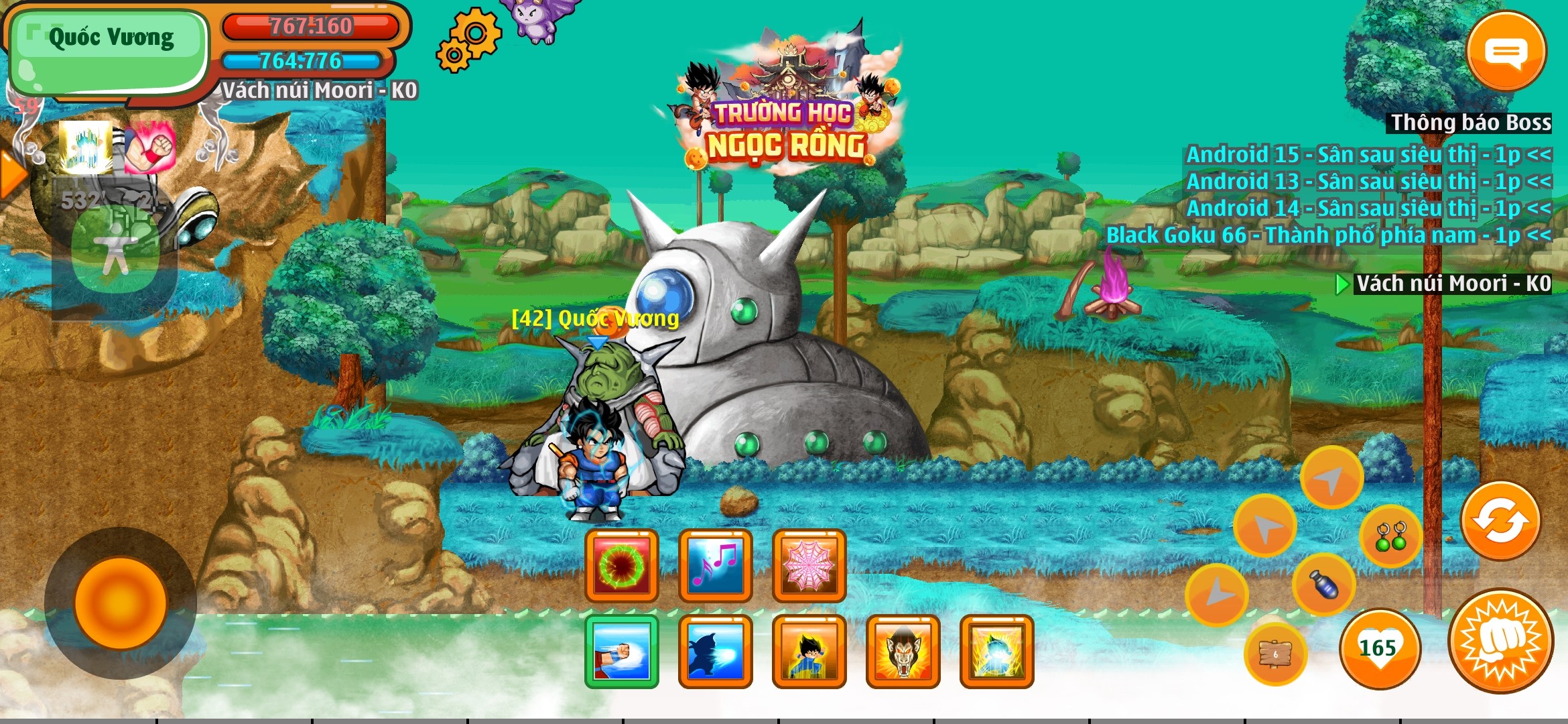The image size is (1568, 724).
Task: Use the heart healing item showing 165
Action: point(1379,648)
